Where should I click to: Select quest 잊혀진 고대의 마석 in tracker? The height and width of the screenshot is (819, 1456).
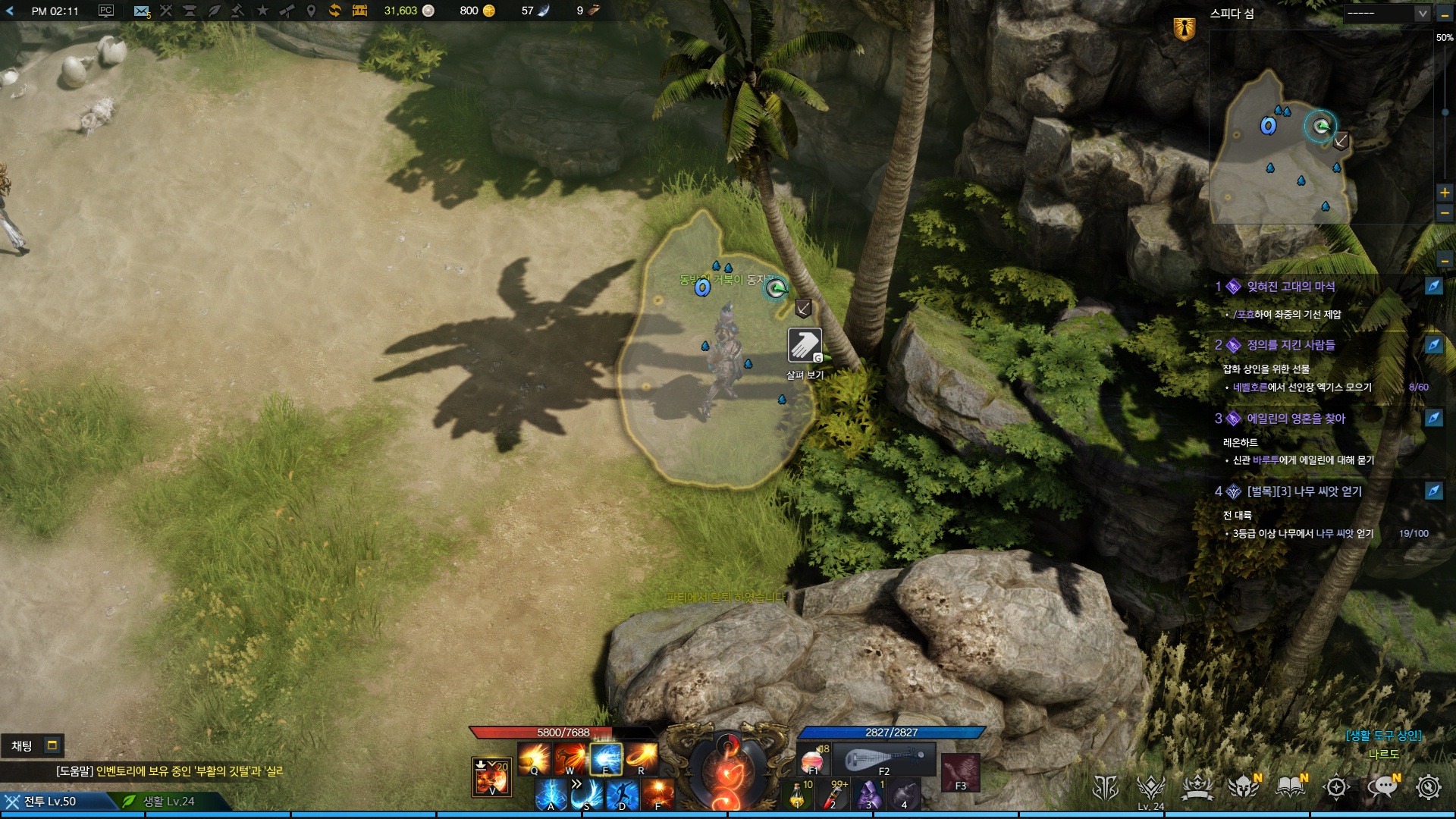pyautogui.click(x=1291, y=287)
